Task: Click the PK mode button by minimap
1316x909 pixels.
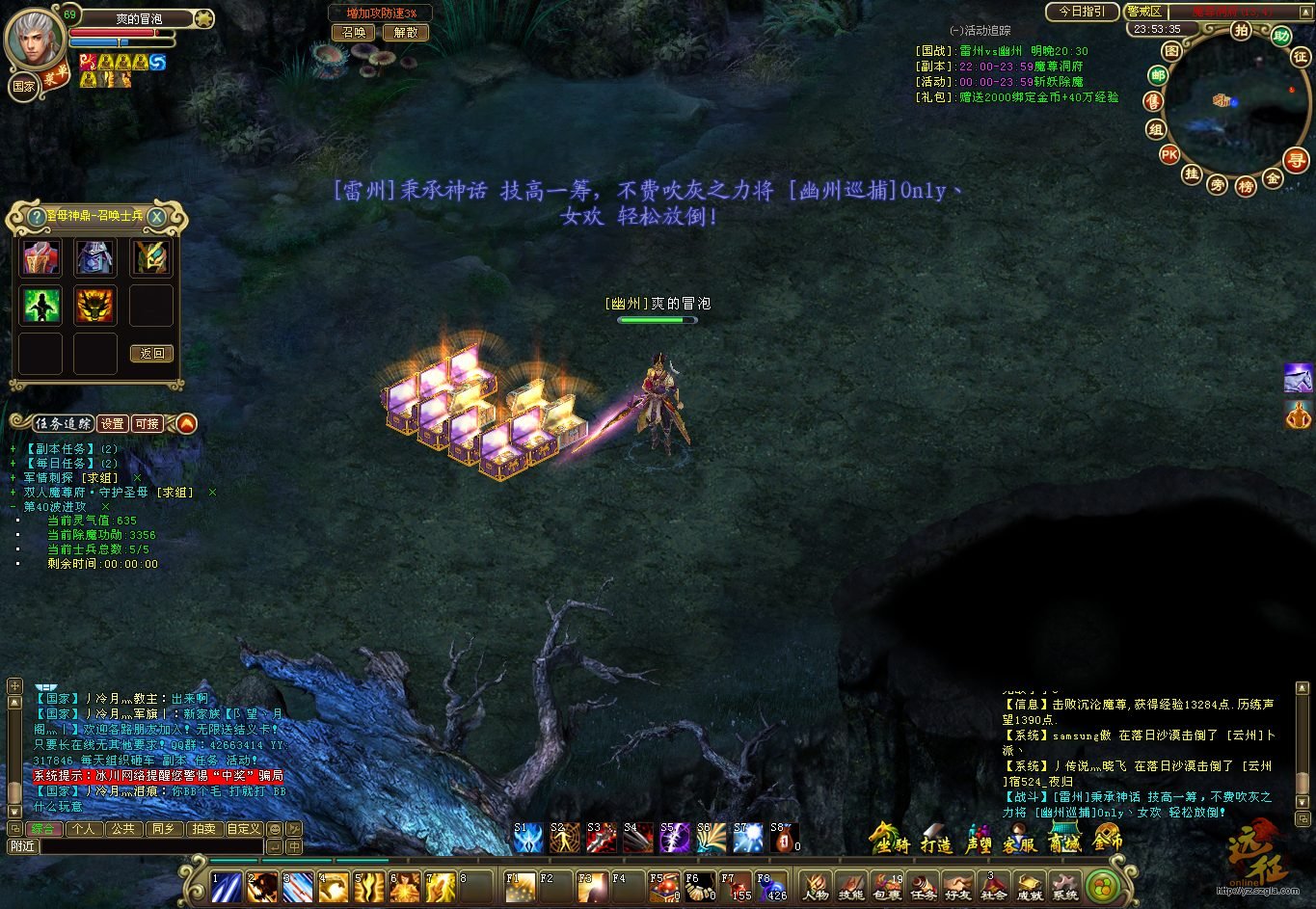Action: 1169,154
